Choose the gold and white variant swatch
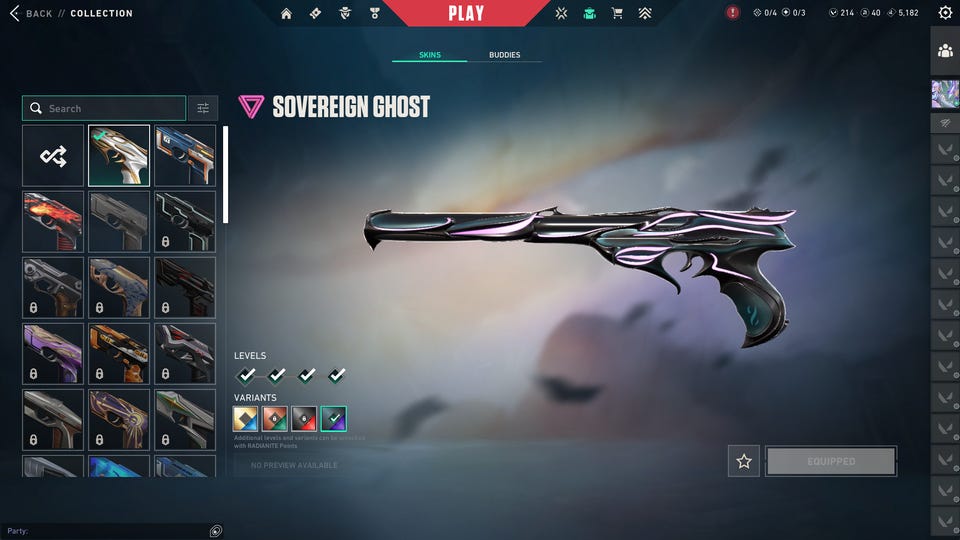The image size is (960, 540). [246, 419]
